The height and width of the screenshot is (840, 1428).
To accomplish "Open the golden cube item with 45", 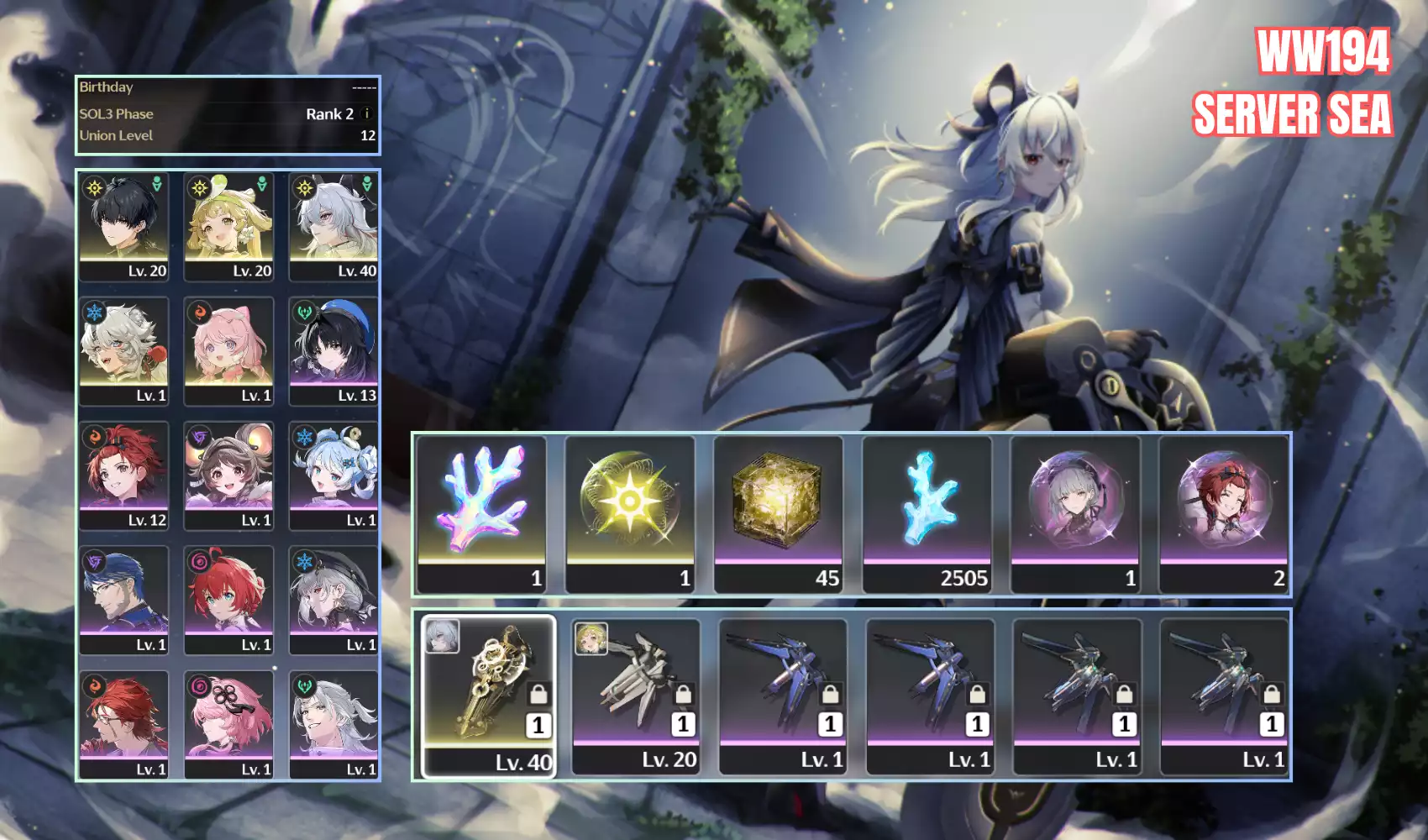I will click(779, 513).
